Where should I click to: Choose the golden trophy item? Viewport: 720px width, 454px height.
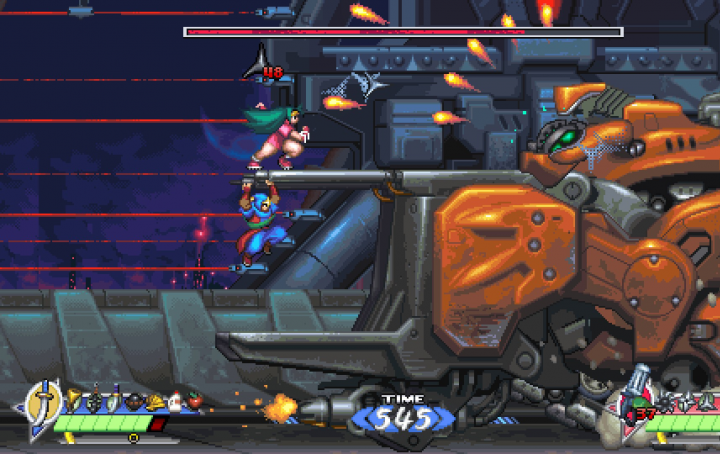[x=73, y=401]
